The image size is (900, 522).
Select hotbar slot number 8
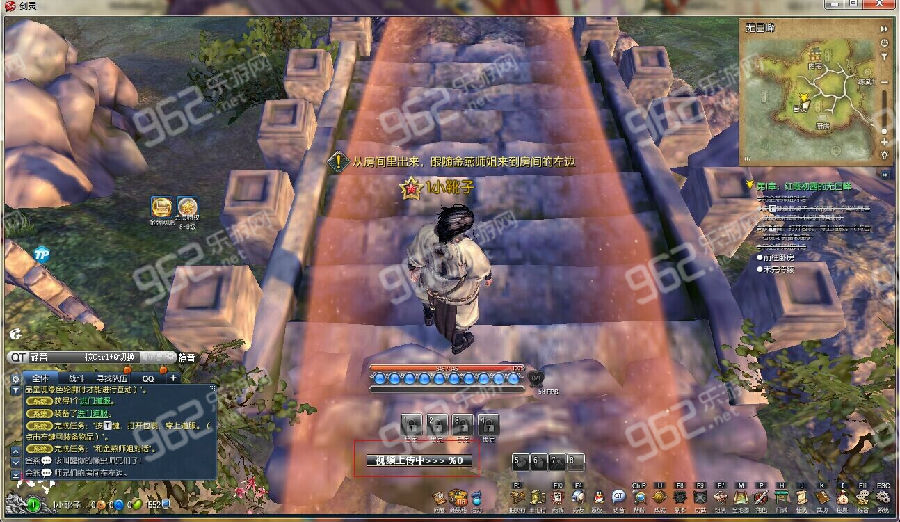575,460
